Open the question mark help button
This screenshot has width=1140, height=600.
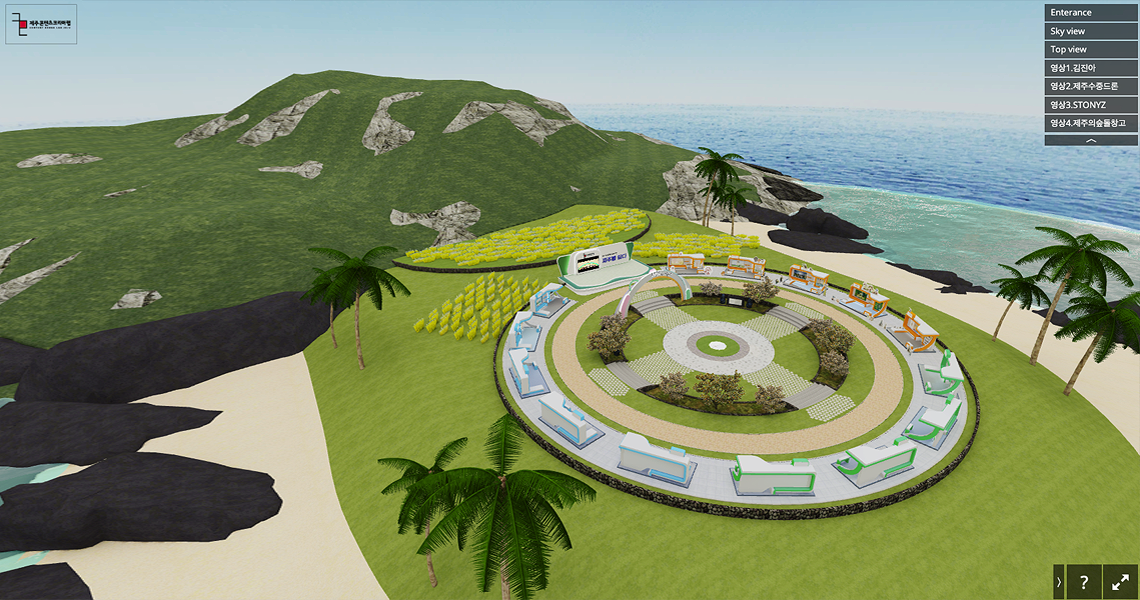(1083, 581)
